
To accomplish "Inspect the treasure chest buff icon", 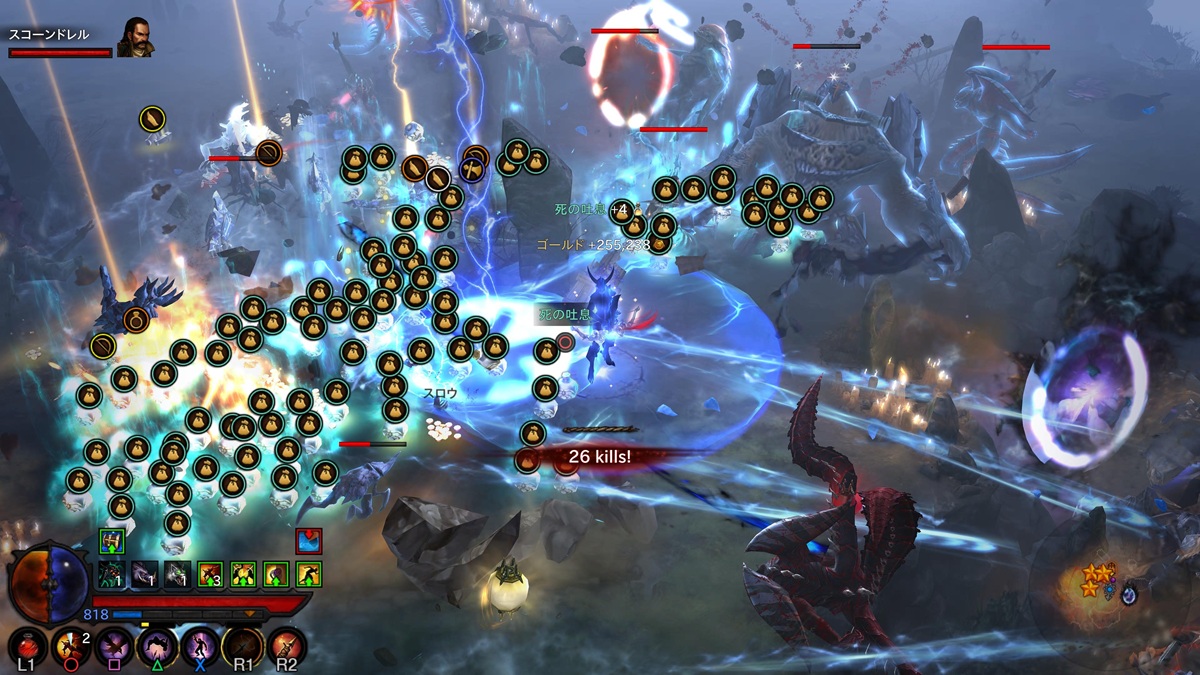I will point(112,541).
